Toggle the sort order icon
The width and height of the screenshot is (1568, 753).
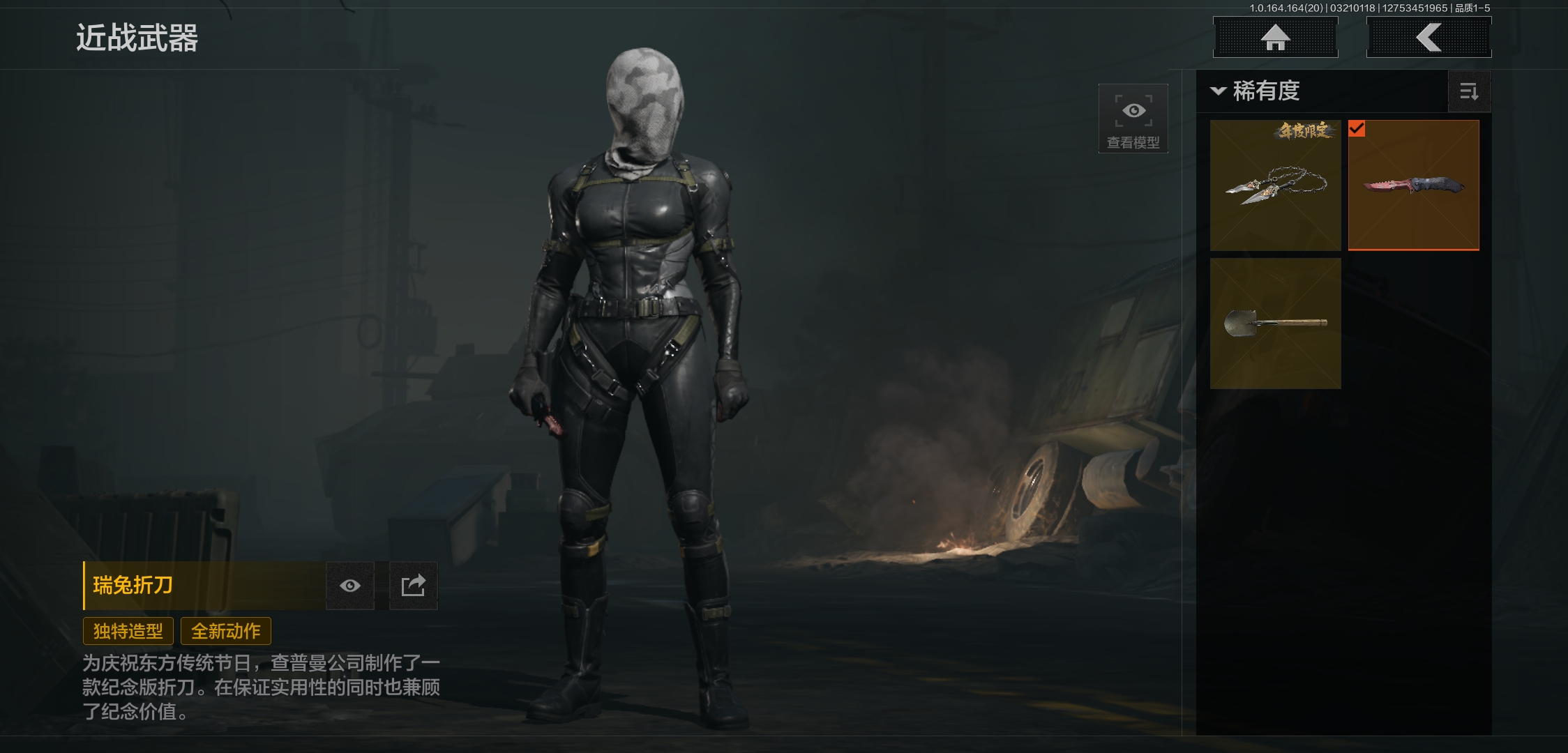point(1469,91)
